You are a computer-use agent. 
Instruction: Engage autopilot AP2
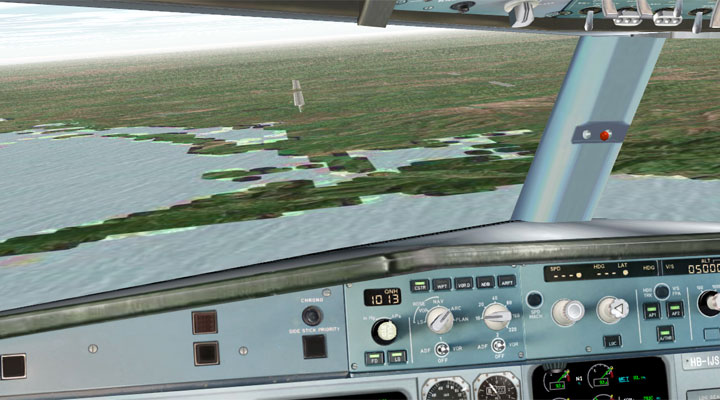[676, 310]
